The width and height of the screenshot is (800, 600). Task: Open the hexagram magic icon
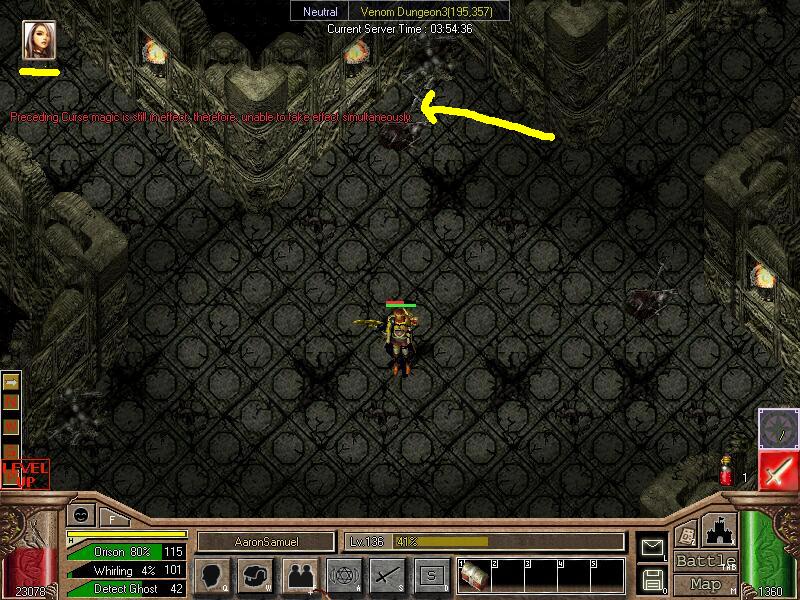pos(343,575)
